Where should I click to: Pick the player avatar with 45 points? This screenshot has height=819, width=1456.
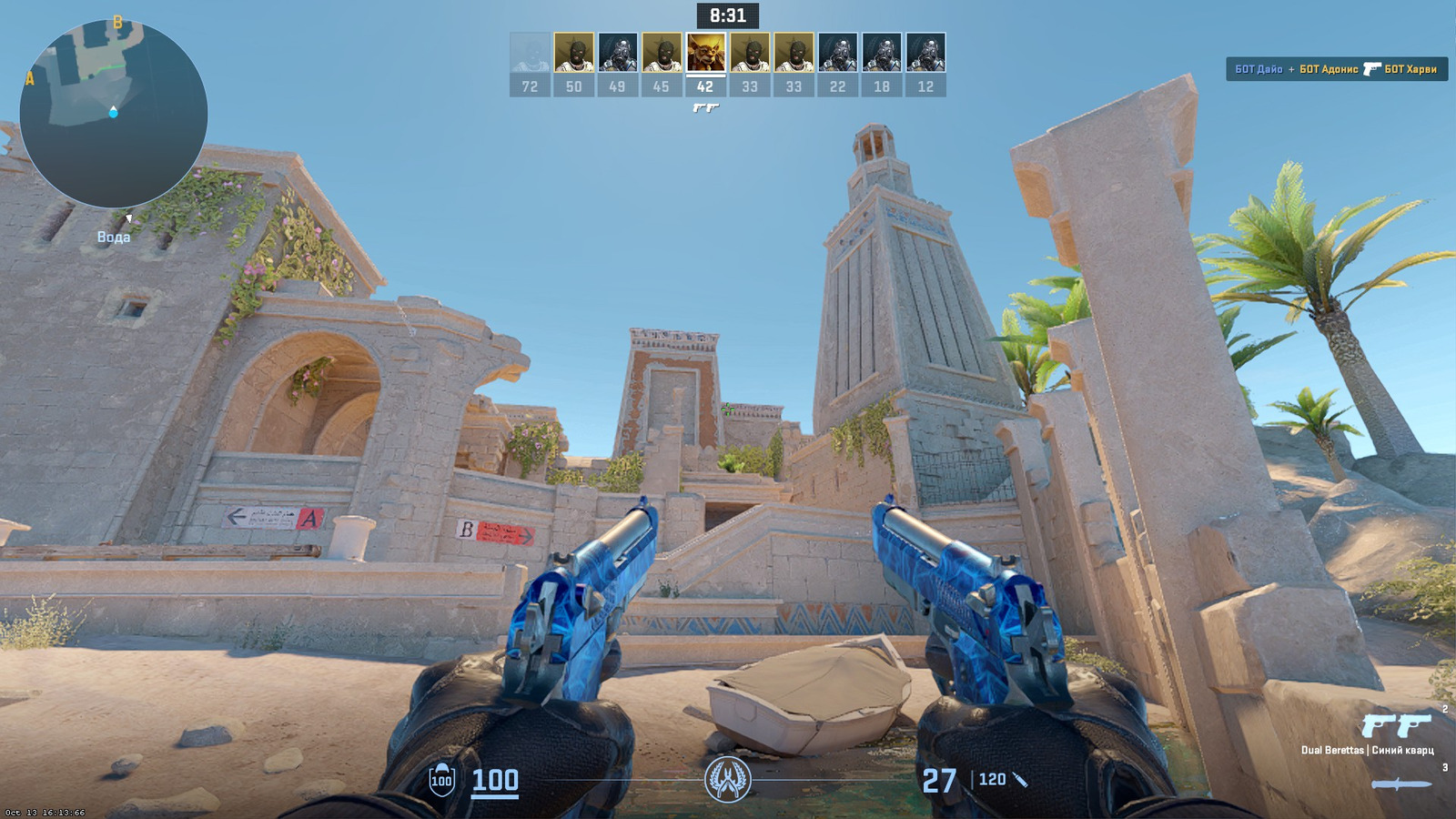pos(662,53)
